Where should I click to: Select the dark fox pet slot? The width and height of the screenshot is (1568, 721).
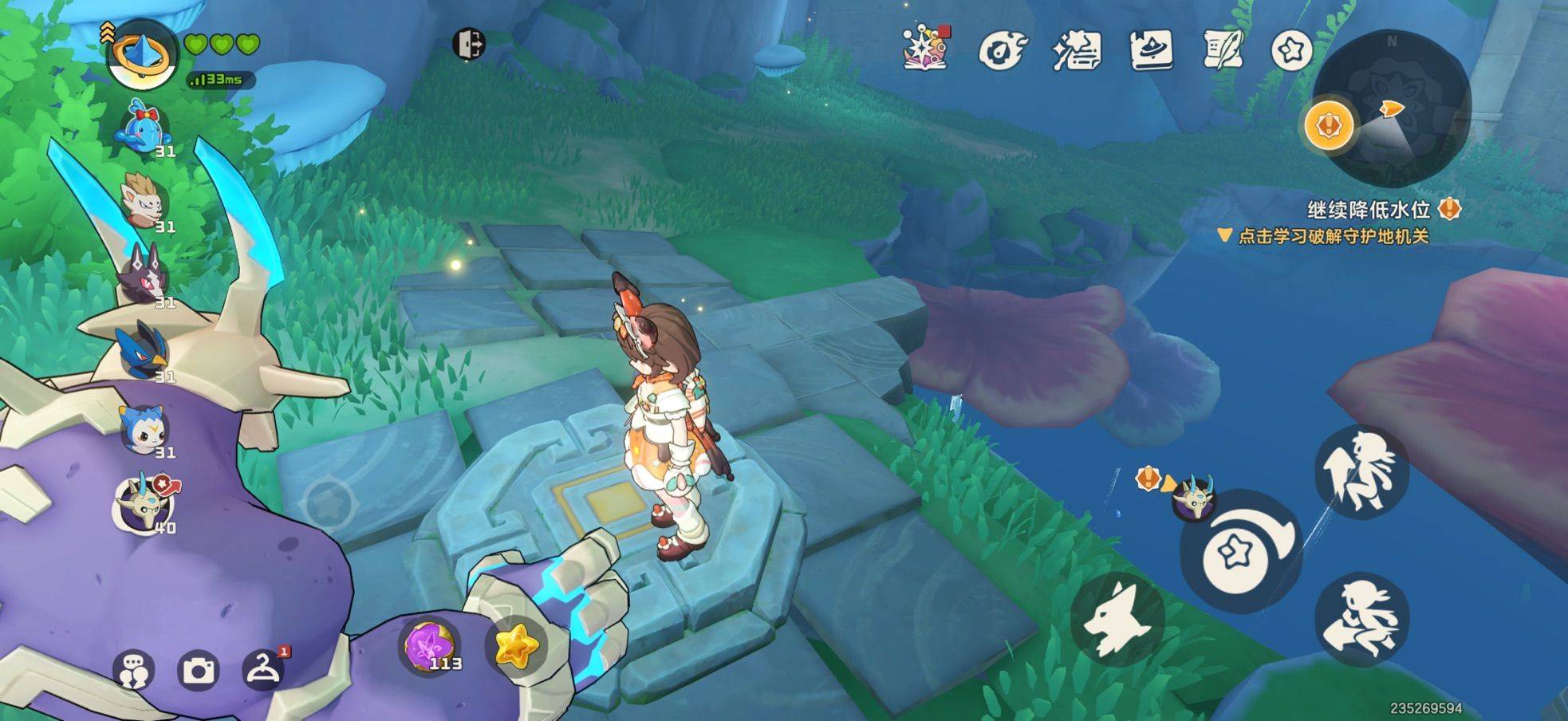144,275
